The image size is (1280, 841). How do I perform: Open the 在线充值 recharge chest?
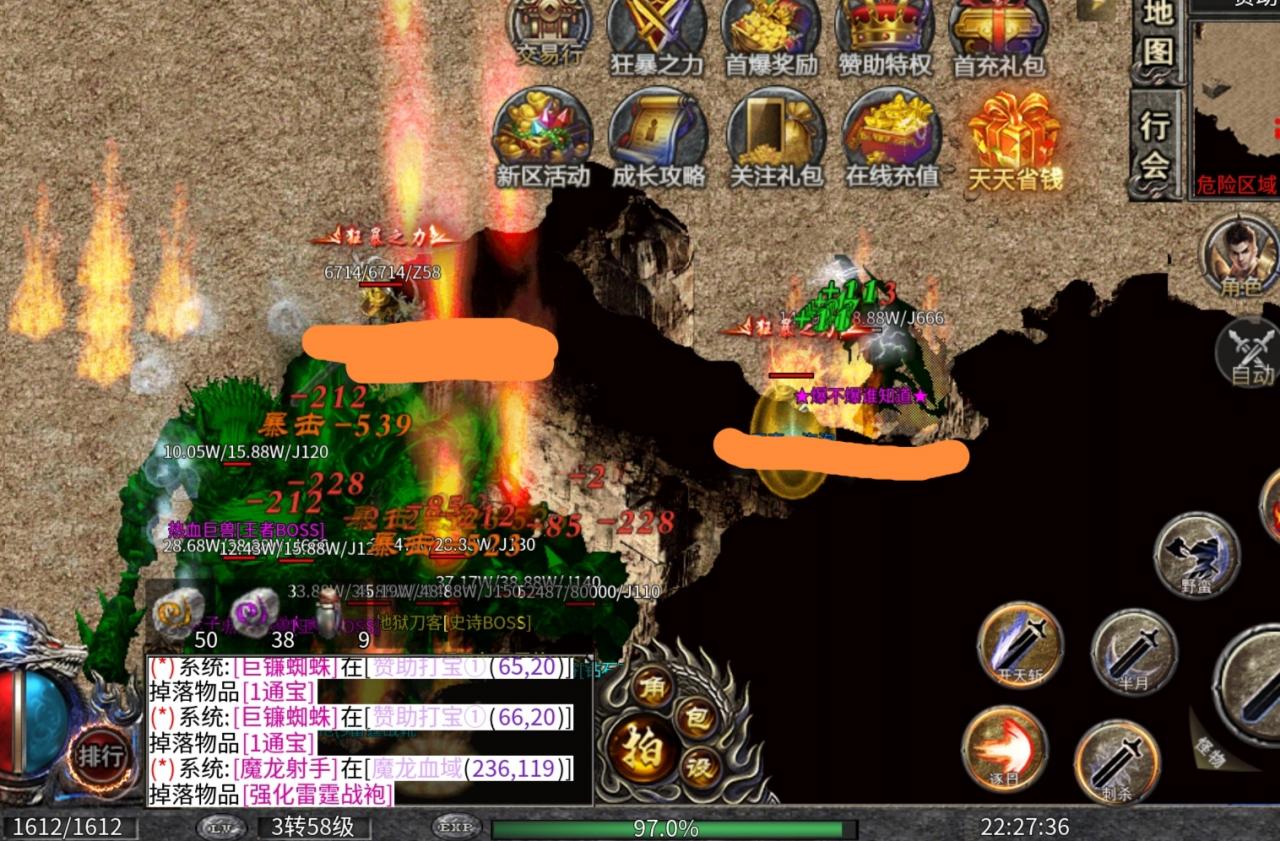tap(892, 137)
